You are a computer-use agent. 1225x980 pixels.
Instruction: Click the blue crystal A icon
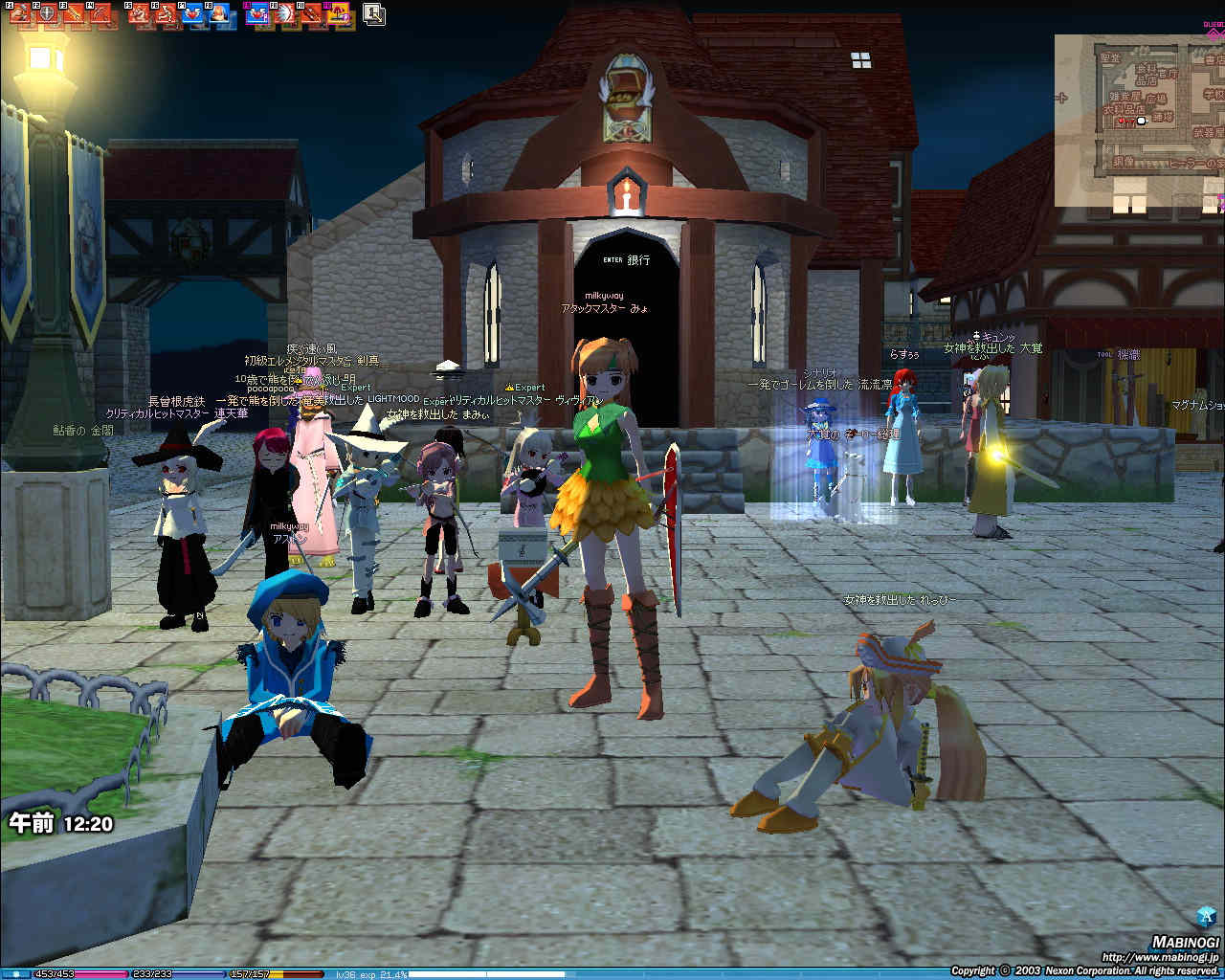point(1206,914)
